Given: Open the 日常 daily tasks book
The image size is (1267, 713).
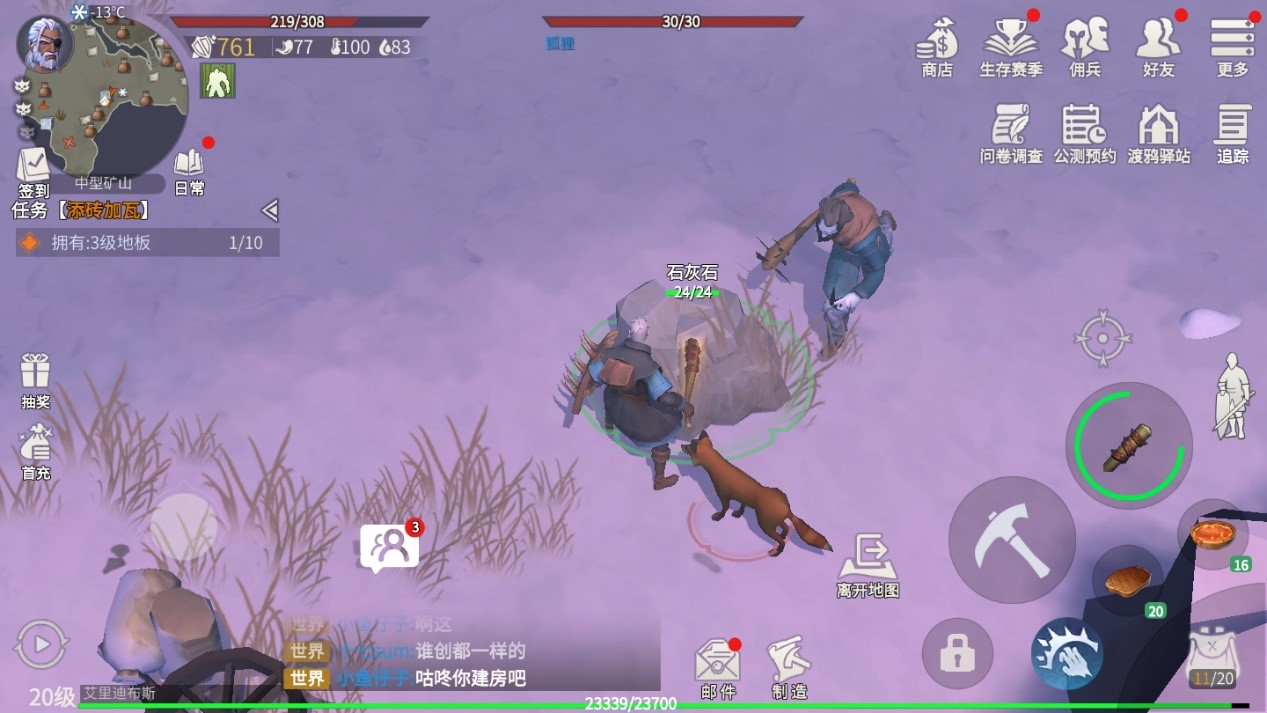Looking at the screenshot, I should [189, 168].
